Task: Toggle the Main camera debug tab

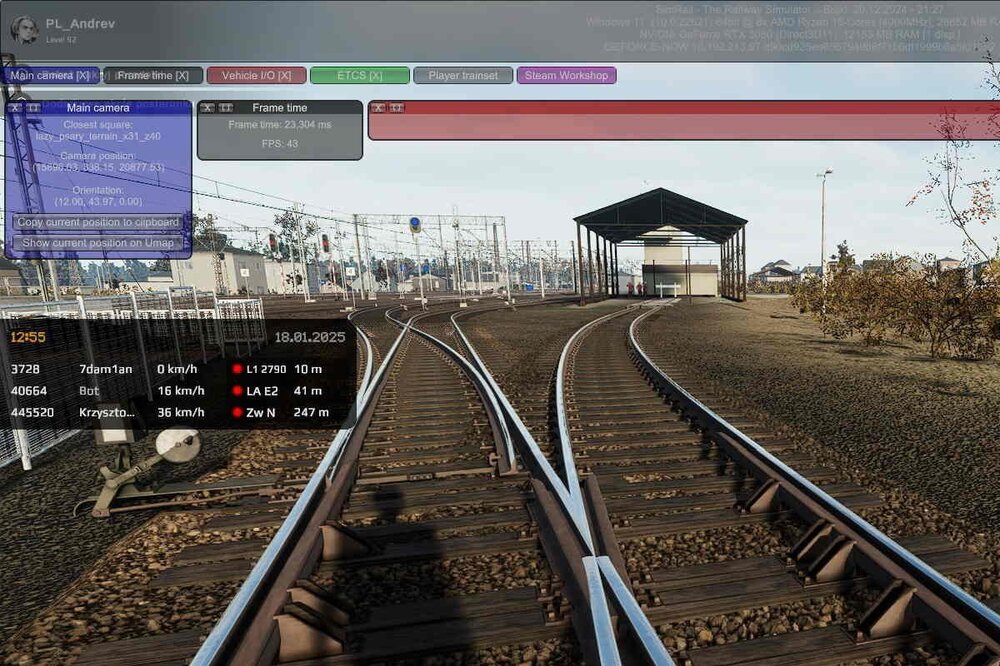Action: (50, 75)
